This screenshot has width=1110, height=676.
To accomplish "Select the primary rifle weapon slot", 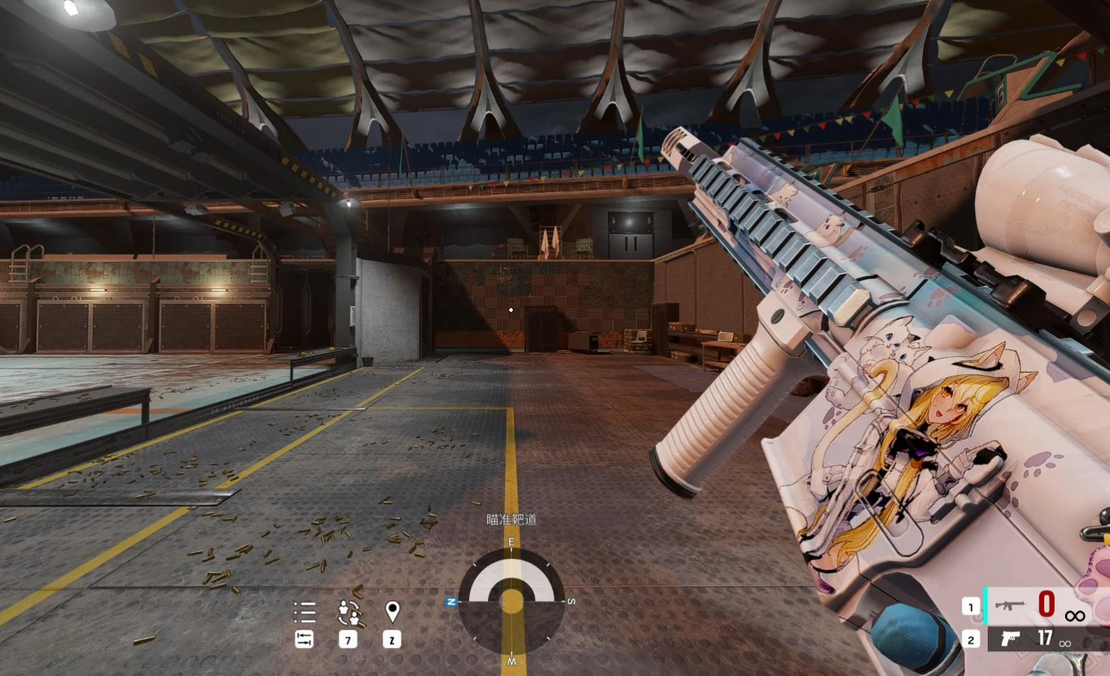I will pos(1010,606).
